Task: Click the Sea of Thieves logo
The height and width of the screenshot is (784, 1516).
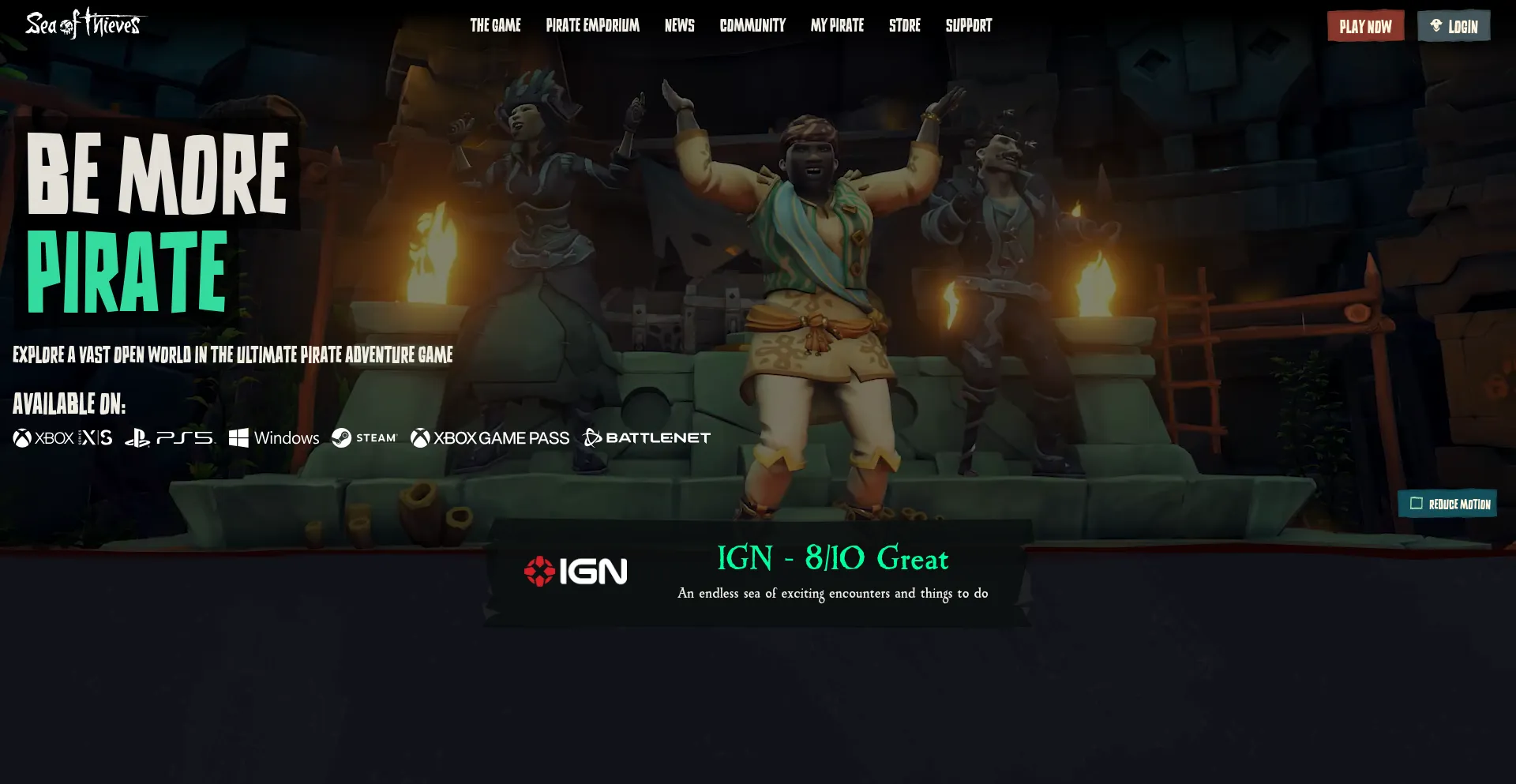Action: click(81, 24)
